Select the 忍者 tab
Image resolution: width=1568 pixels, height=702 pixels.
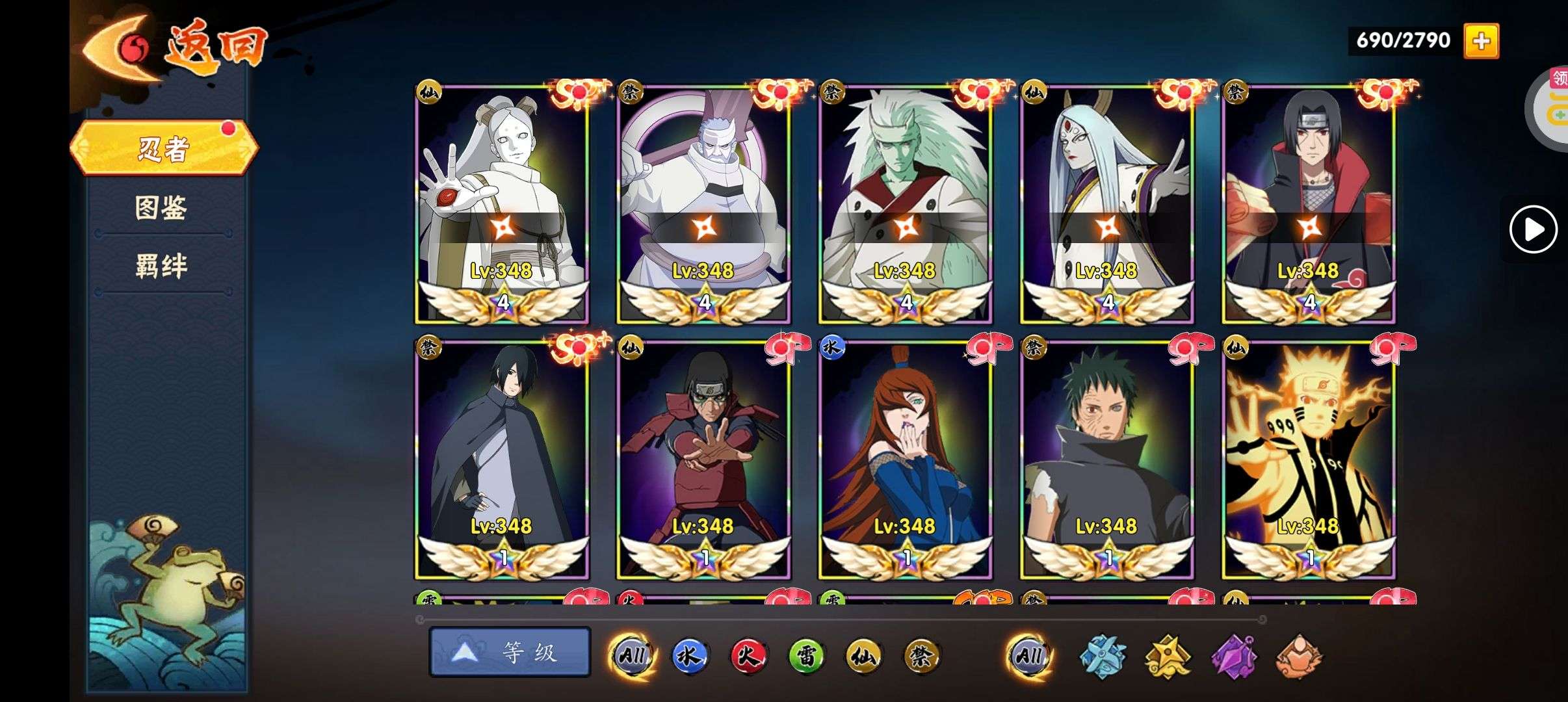[164, 148]
